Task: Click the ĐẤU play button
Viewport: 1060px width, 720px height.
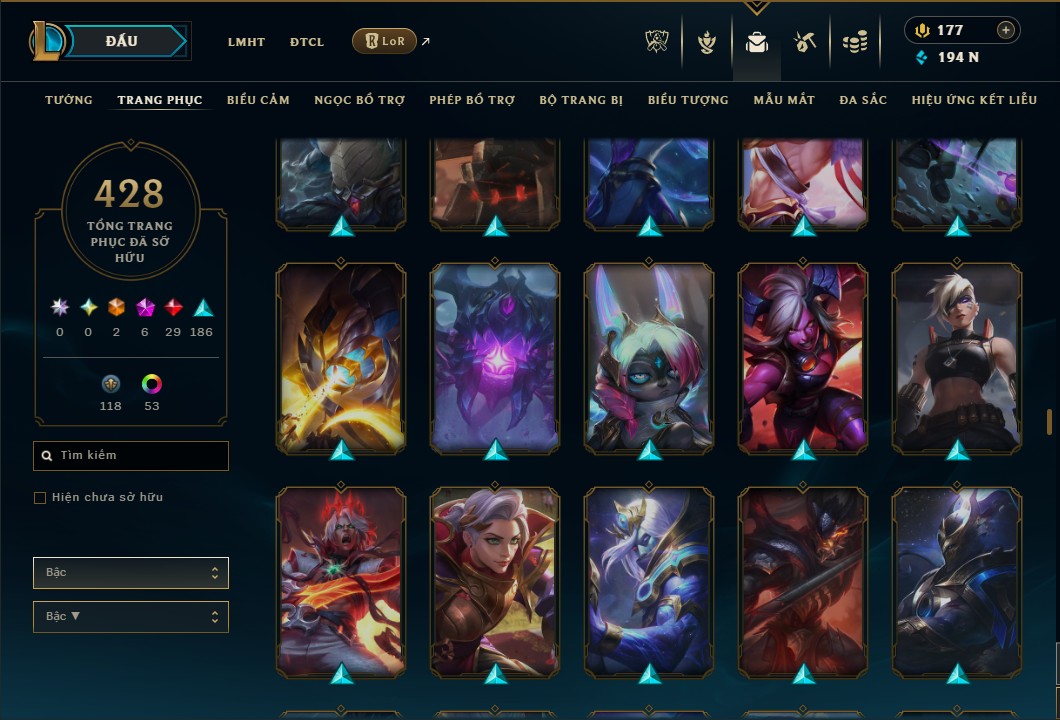Action: tap(121, 41)
